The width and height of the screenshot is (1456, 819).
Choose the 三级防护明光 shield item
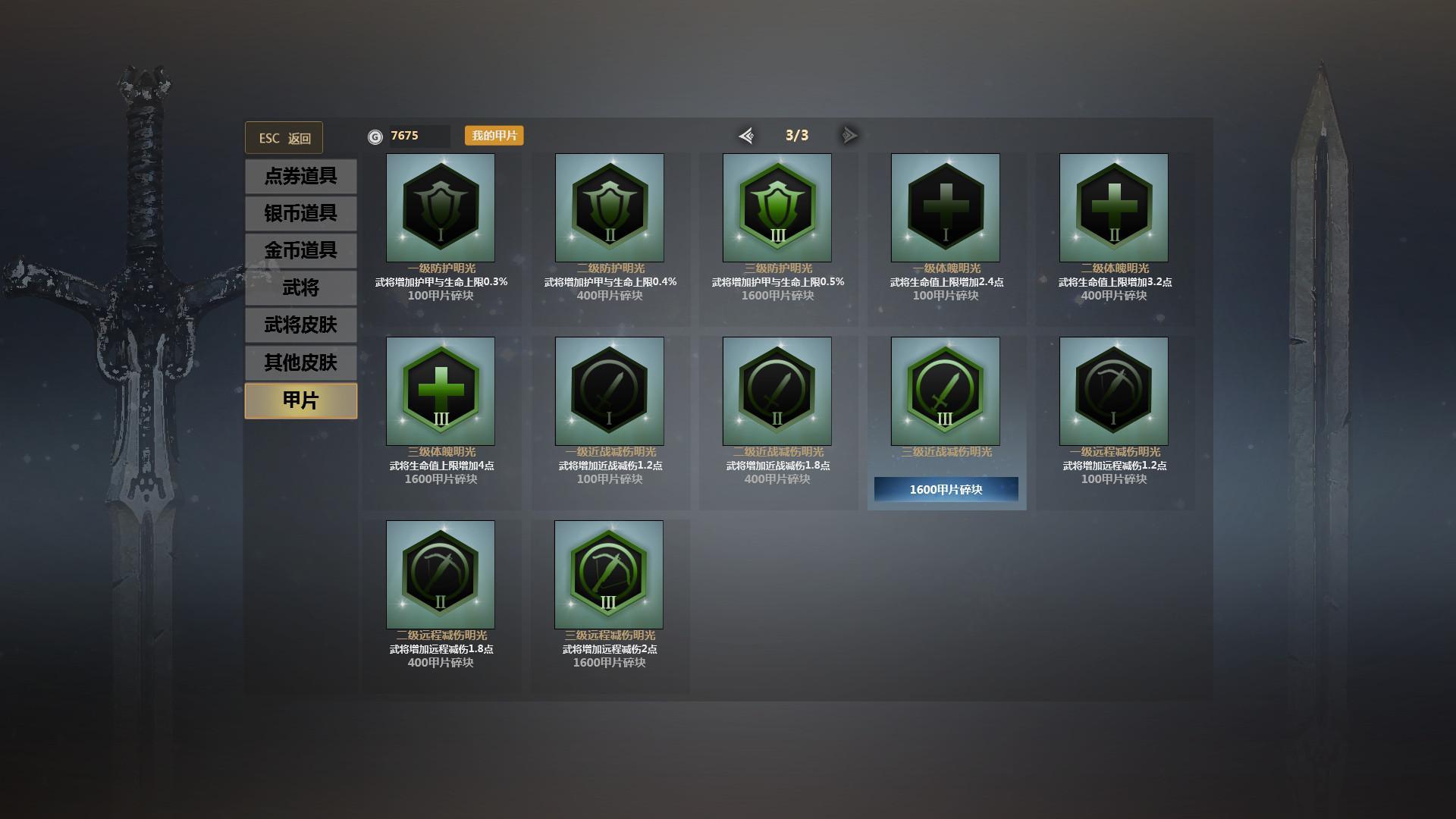pyautogui.click(x=777, y=208)
